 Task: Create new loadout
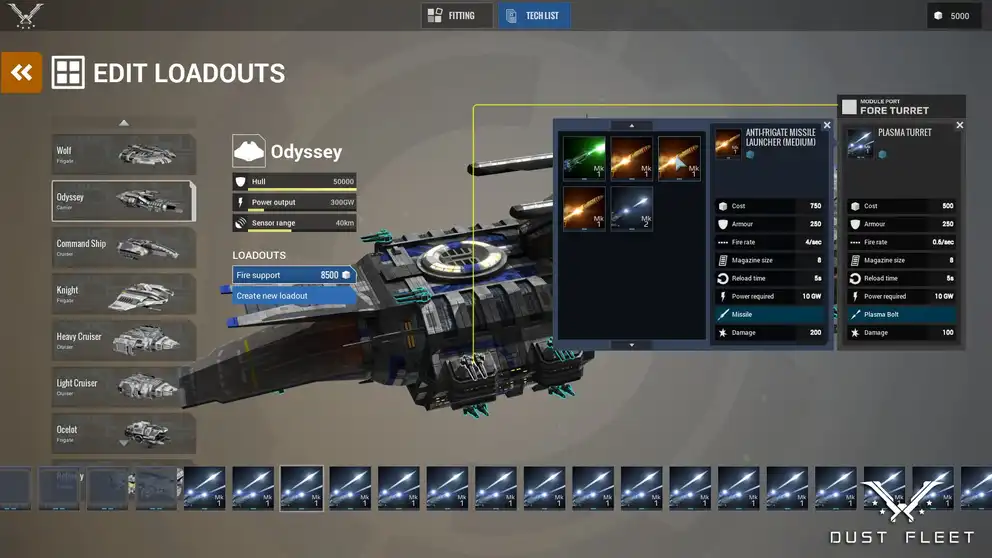pos(293,296)
